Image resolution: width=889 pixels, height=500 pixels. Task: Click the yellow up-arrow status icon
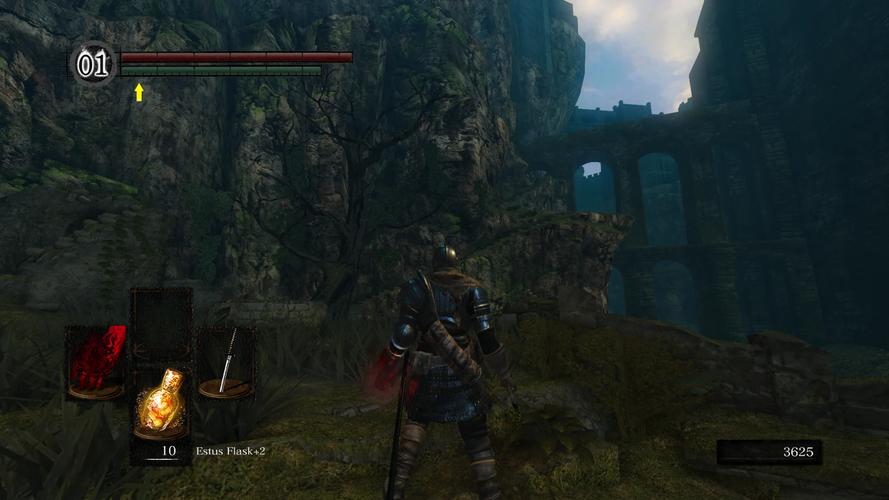(139, 92)
